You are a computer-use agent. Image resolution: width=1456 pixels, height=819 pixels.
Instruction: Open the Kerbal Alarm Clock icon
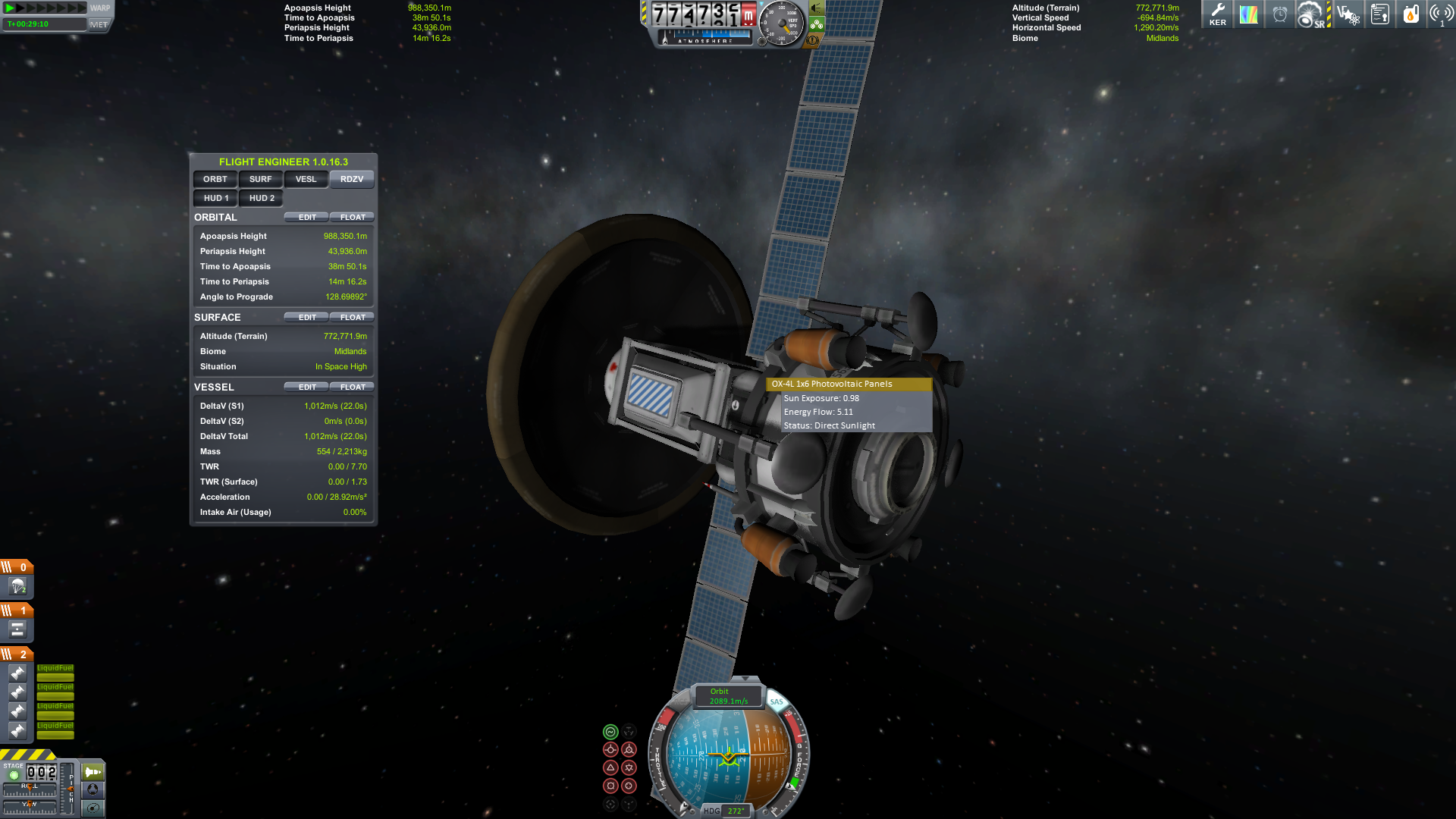[1280, 14]
